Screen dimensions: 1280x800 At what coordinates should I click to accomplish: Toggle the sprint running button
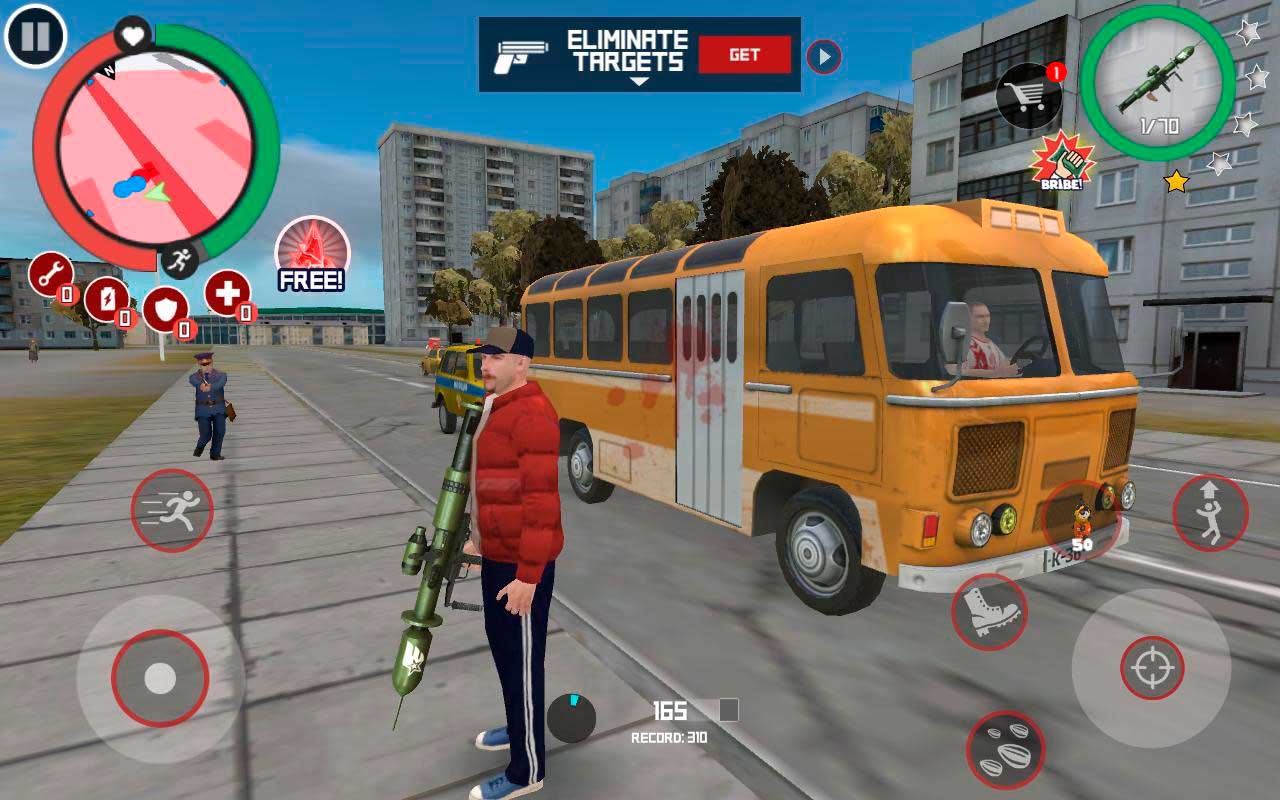[x=172, y=510]
